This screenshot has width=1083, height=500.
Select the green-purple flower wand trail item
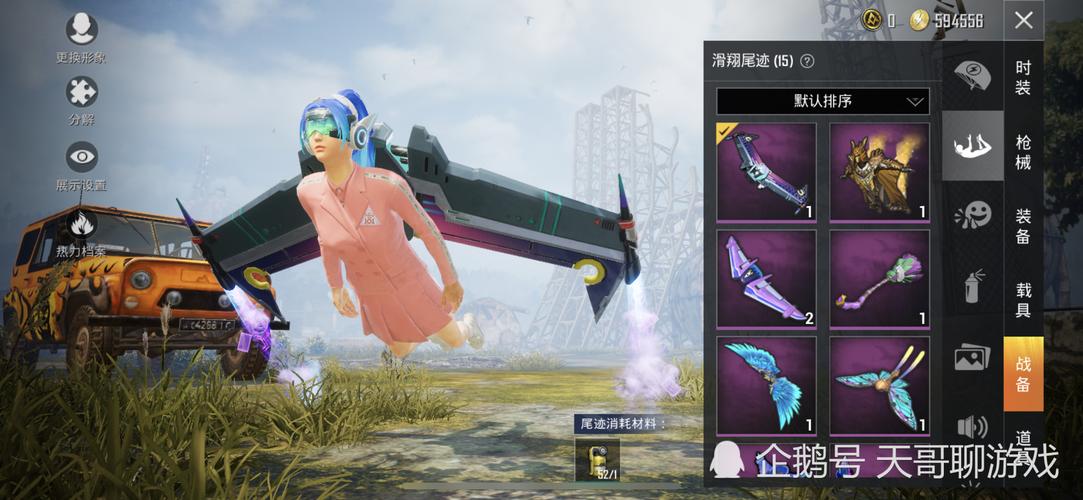click(879, 278)
